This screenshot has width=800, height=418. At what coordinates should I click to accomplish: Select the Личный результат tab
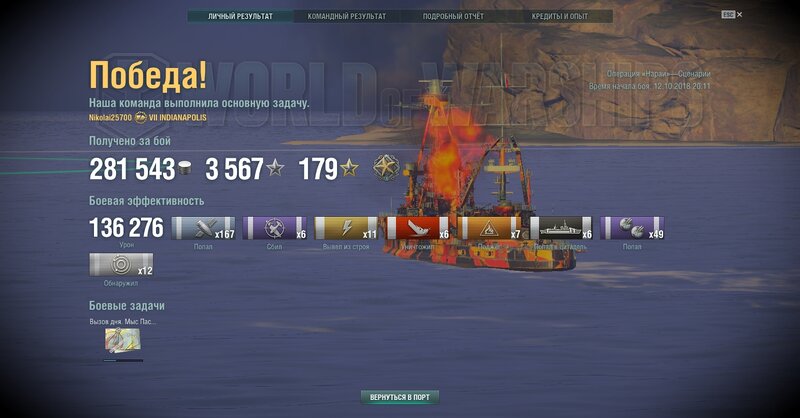click(240, 16)
